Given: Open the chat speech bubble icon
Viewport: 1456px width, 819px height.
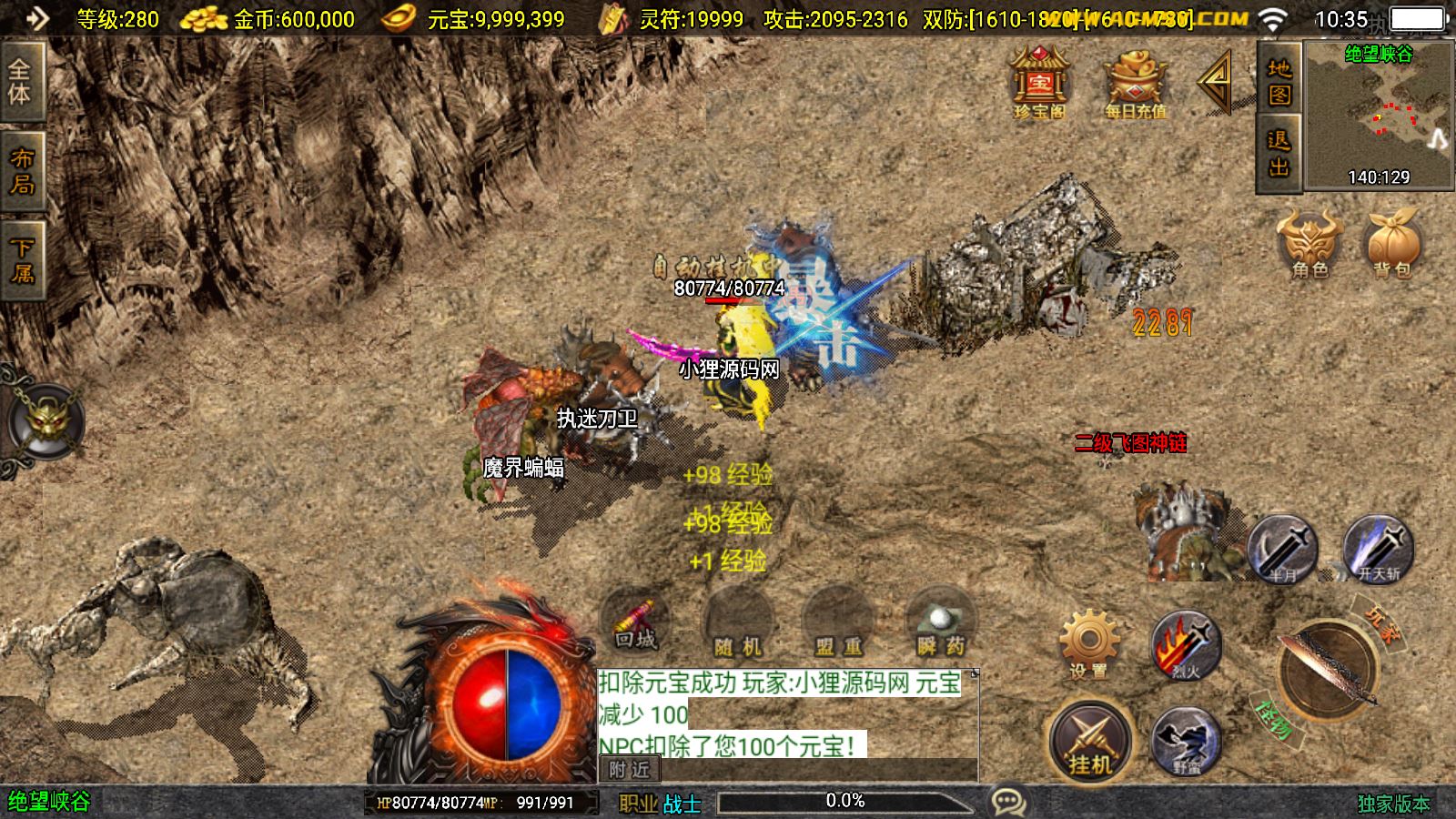Looking at the screenshot, I should point(1008,802).
